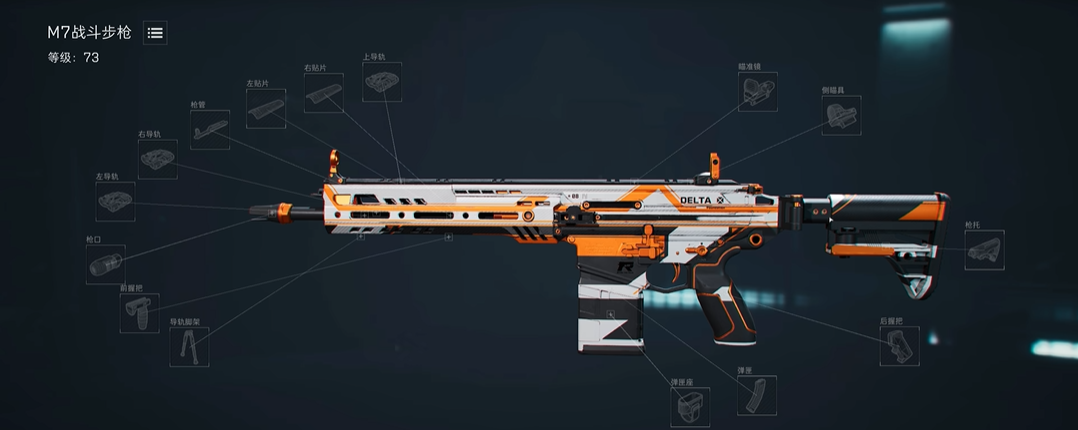Open the list menu beside M7战斗步枪

(x=155, y=33)
